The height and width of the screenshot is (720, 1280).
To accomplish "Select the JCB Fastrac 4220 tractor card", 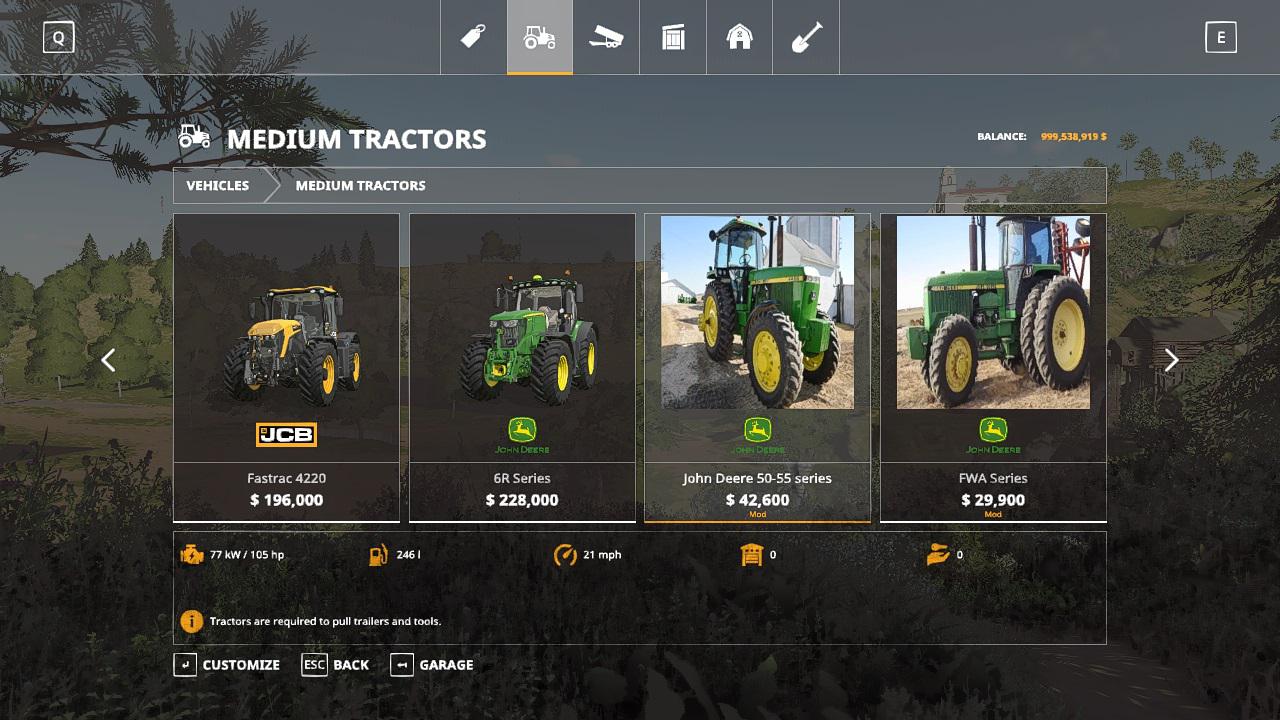I will (x=286, y=366).
